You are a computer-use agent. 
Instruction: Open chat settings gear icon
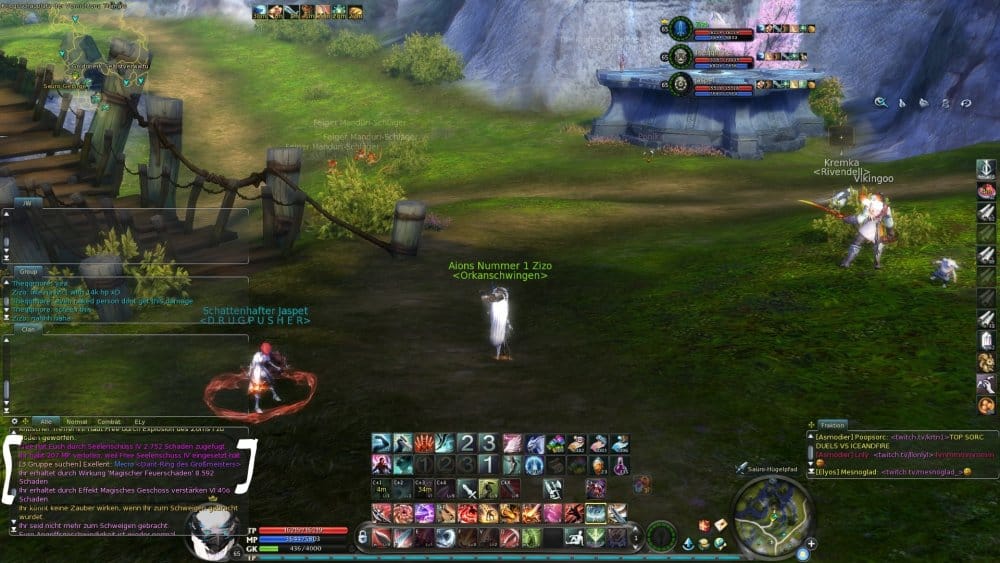point(14,421)
